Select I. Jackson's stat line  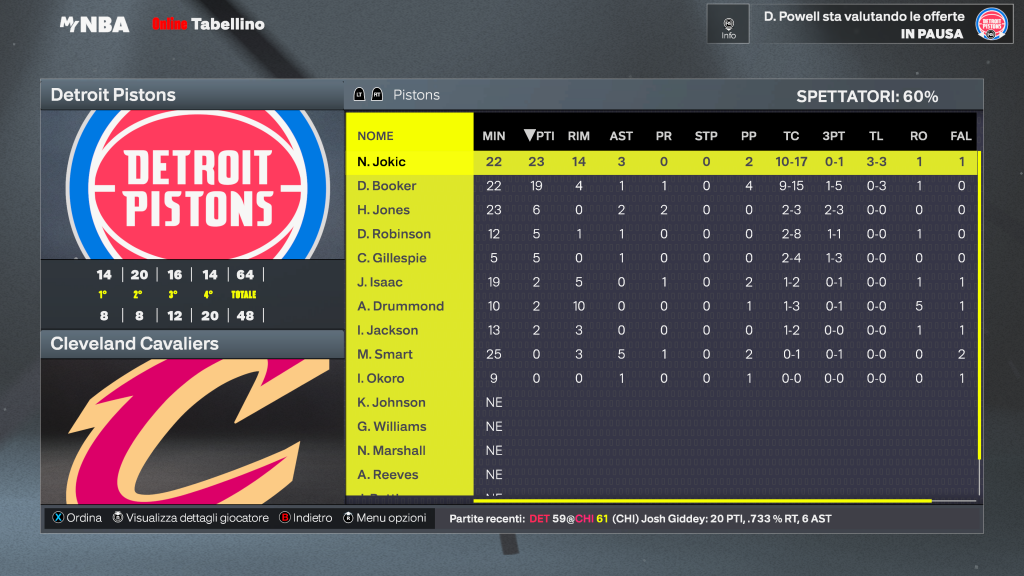coord(388,330)
